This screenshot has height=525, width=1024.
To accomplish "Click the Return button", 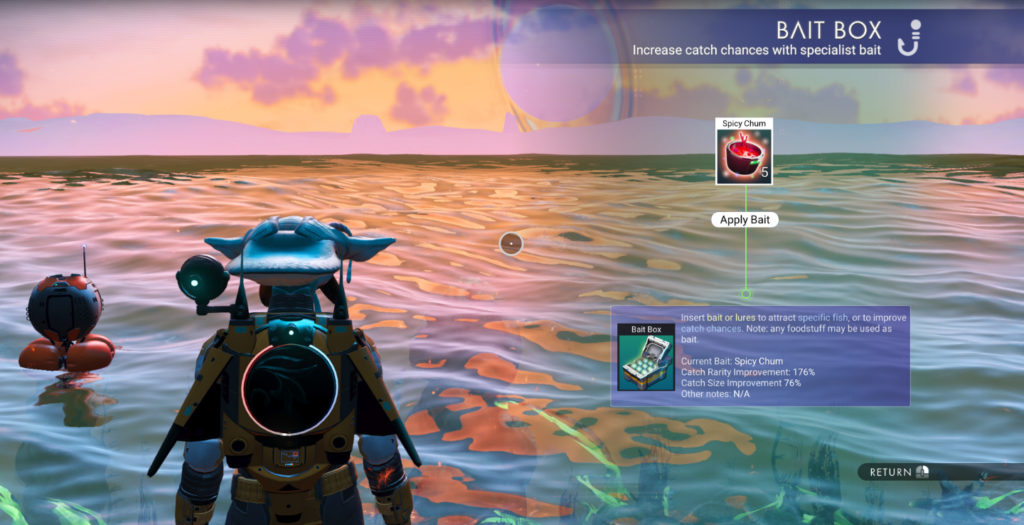I will 898,471.
